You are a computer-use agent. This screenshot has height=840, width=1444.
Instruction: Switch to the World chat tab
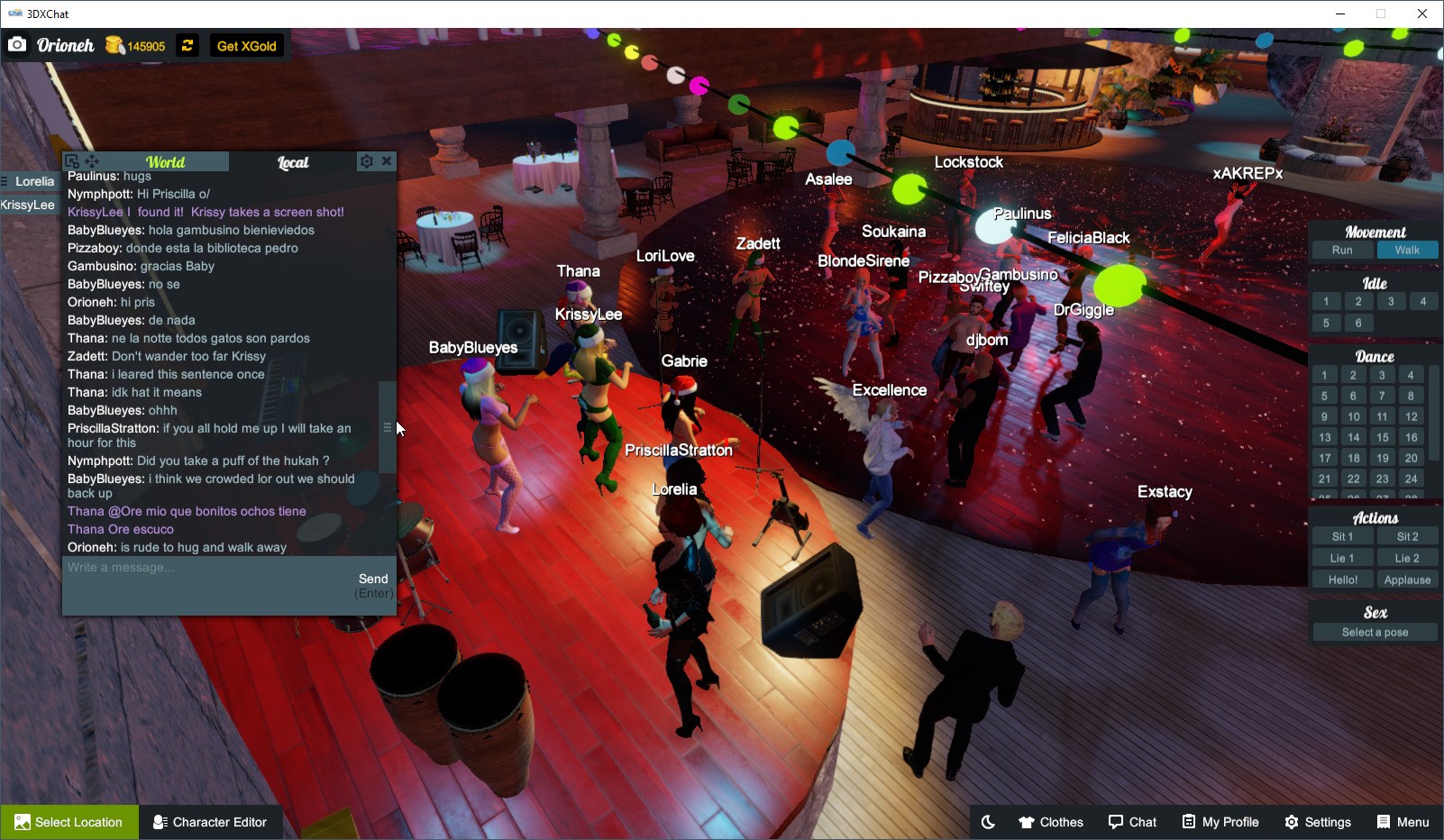[x=166, y=162]
